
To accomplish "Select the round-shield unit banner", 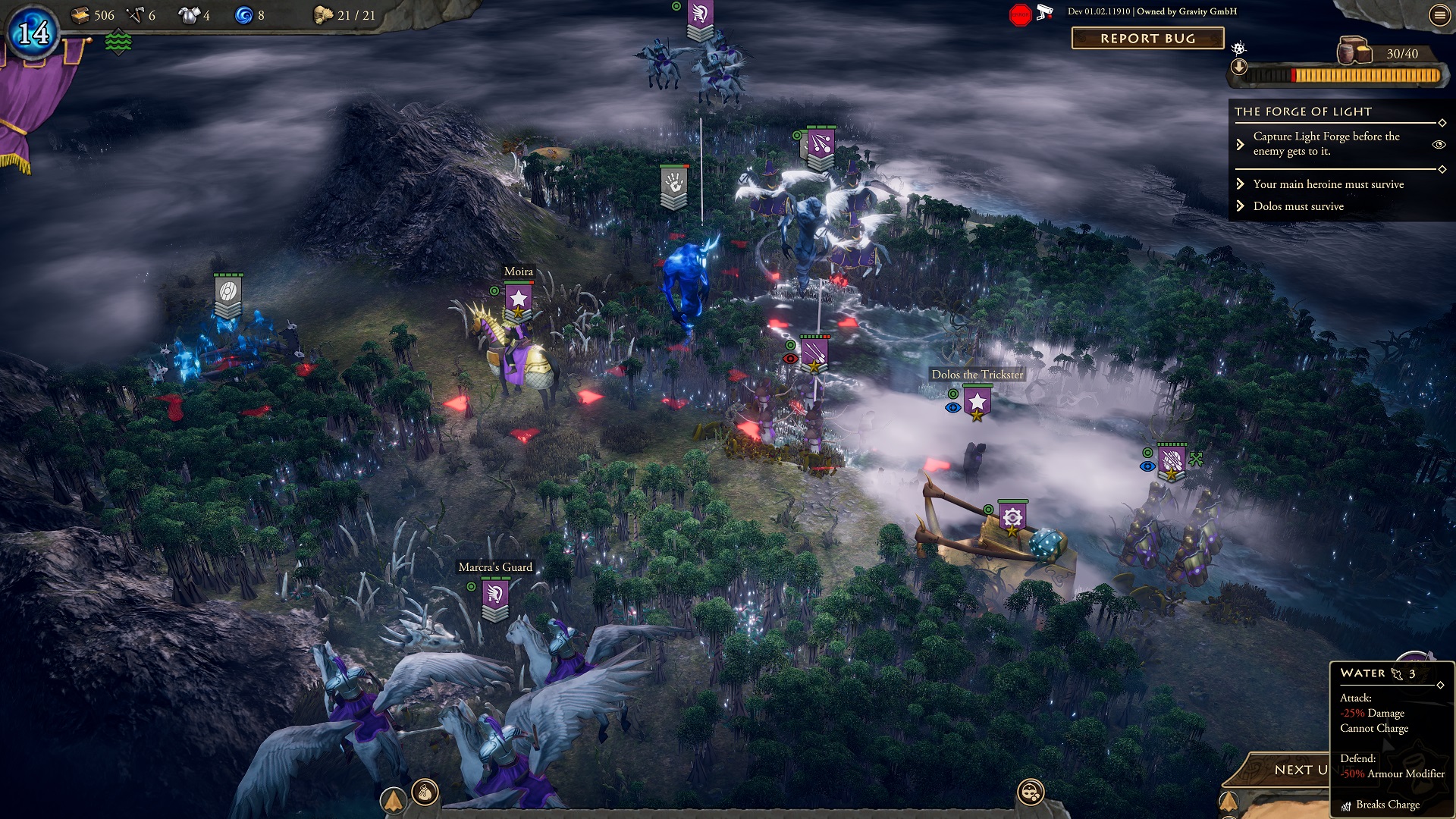I will point(227,293).
